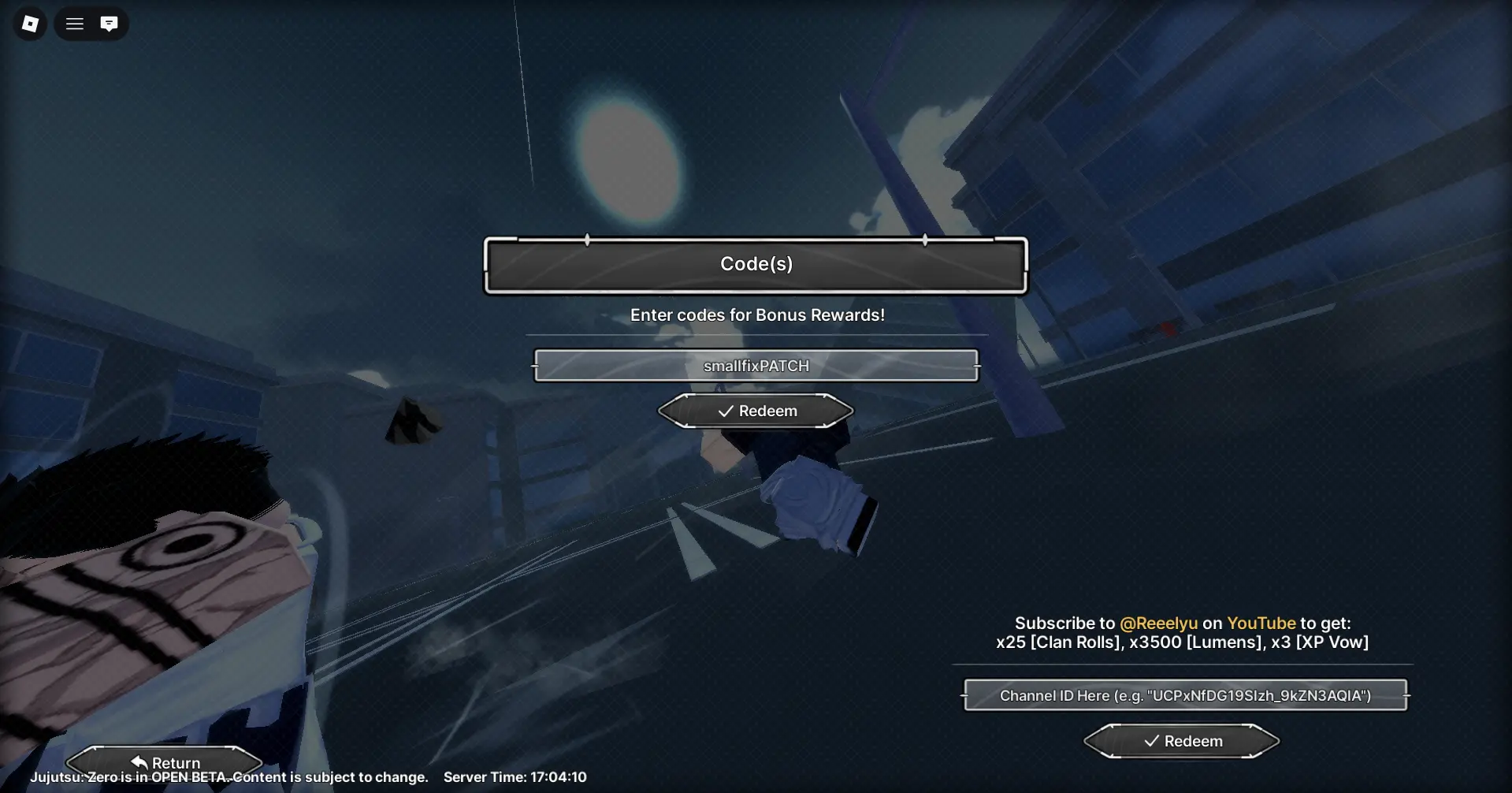Click the Channel ID input box

point(1184,695)
